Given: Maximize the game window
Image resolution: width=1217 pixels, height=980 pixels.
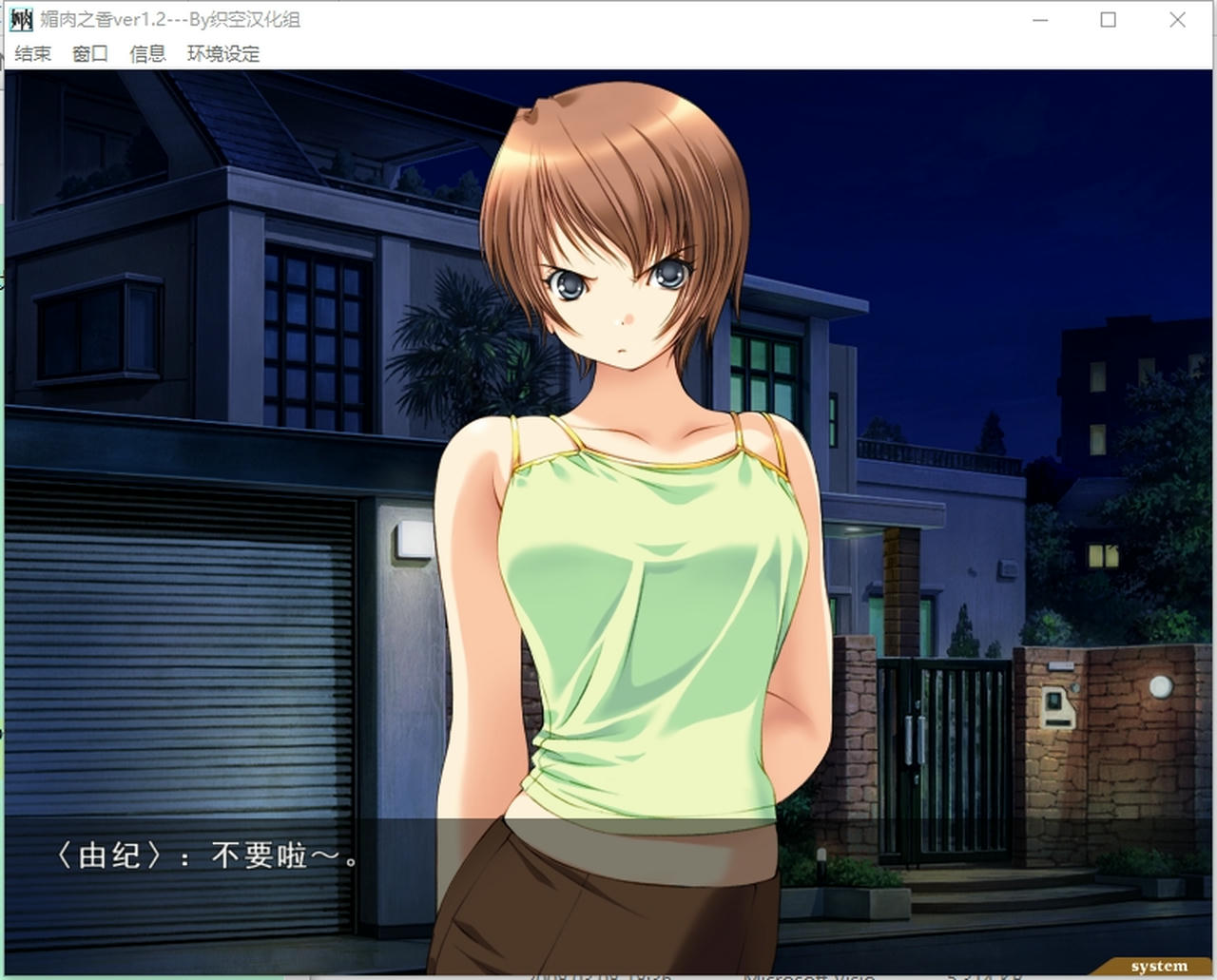Looking at the screenshot, I should pos(1109,19).
